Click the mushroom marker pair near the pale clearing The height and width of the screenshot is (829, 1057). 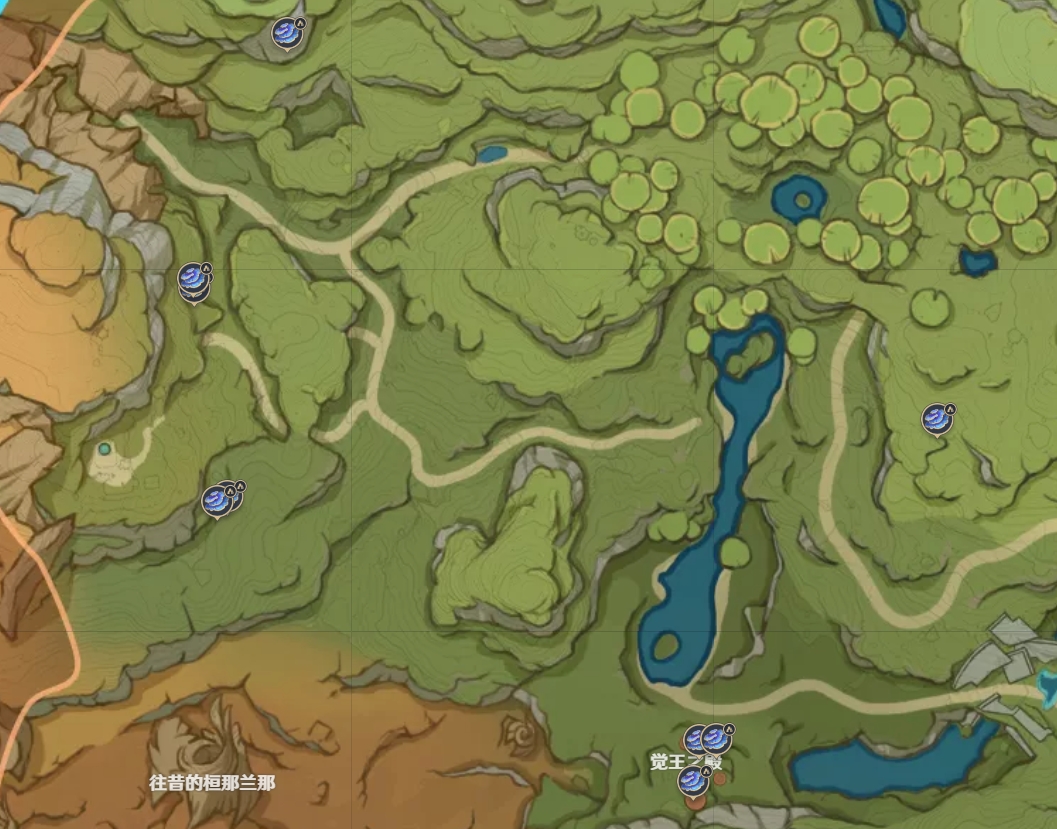pyautogui.click(x=217, y=499)
